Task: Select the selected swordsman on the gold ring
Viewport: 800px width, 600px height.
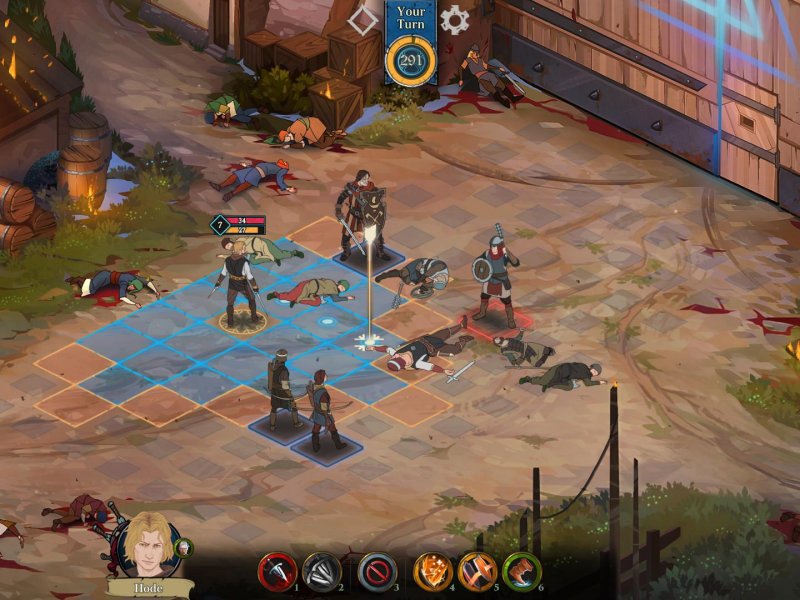Action: point(240,285)
